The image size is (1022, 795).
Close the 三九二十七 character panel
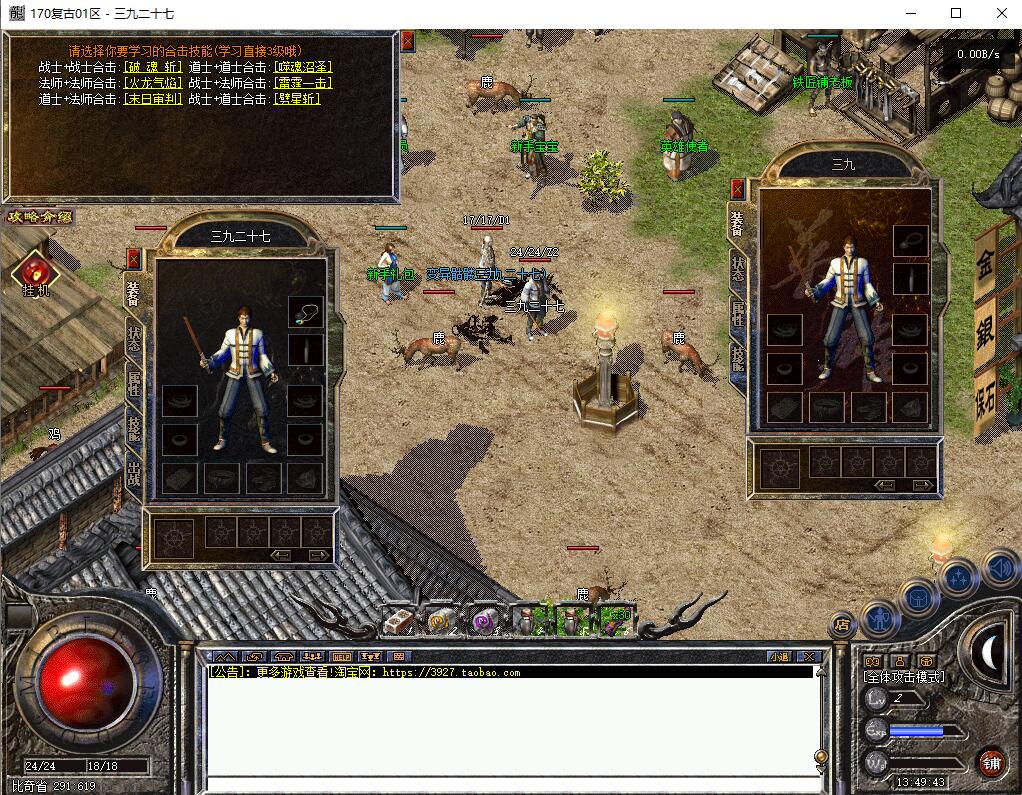click(134, 258)
